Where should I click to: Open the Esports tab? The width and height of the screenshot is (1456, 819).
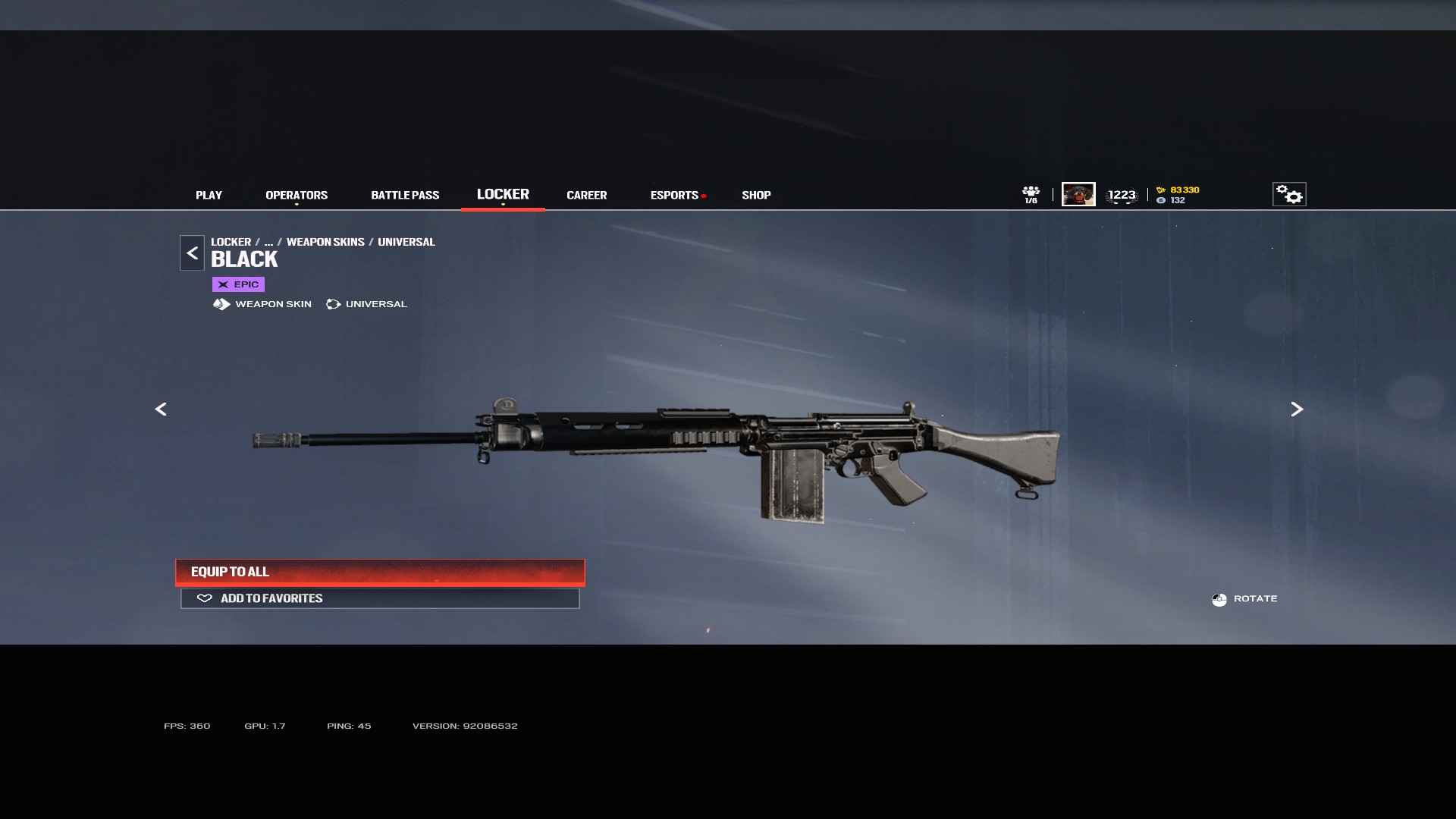coord(674,195)
